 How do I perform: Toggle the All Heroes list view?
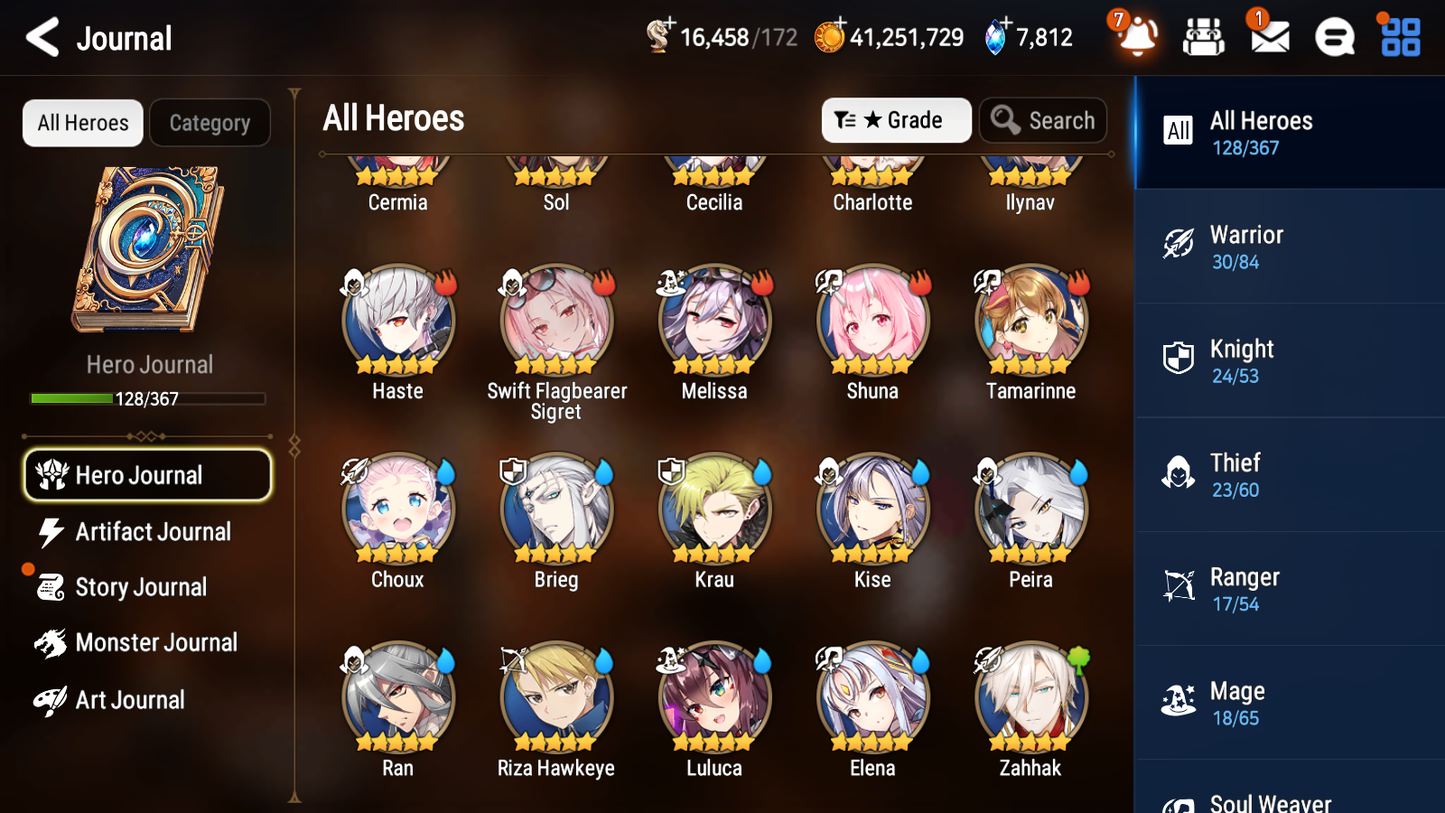[x=82, y=122]
